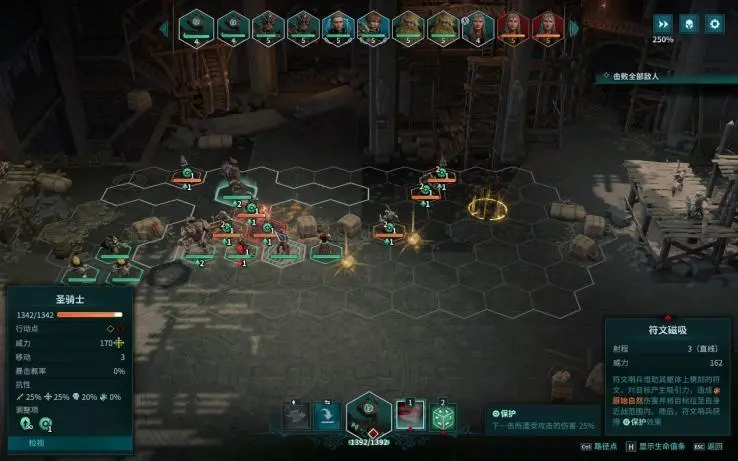The image size is (738, 461).
Task: Open the helmet icon menu
Action: pos(689,23)
